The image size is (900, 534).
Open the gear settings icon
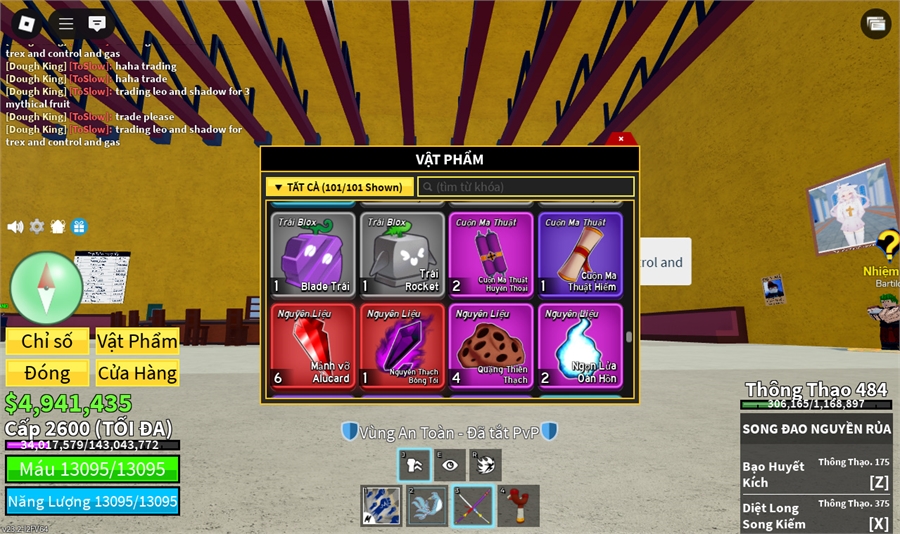point(37,227)
